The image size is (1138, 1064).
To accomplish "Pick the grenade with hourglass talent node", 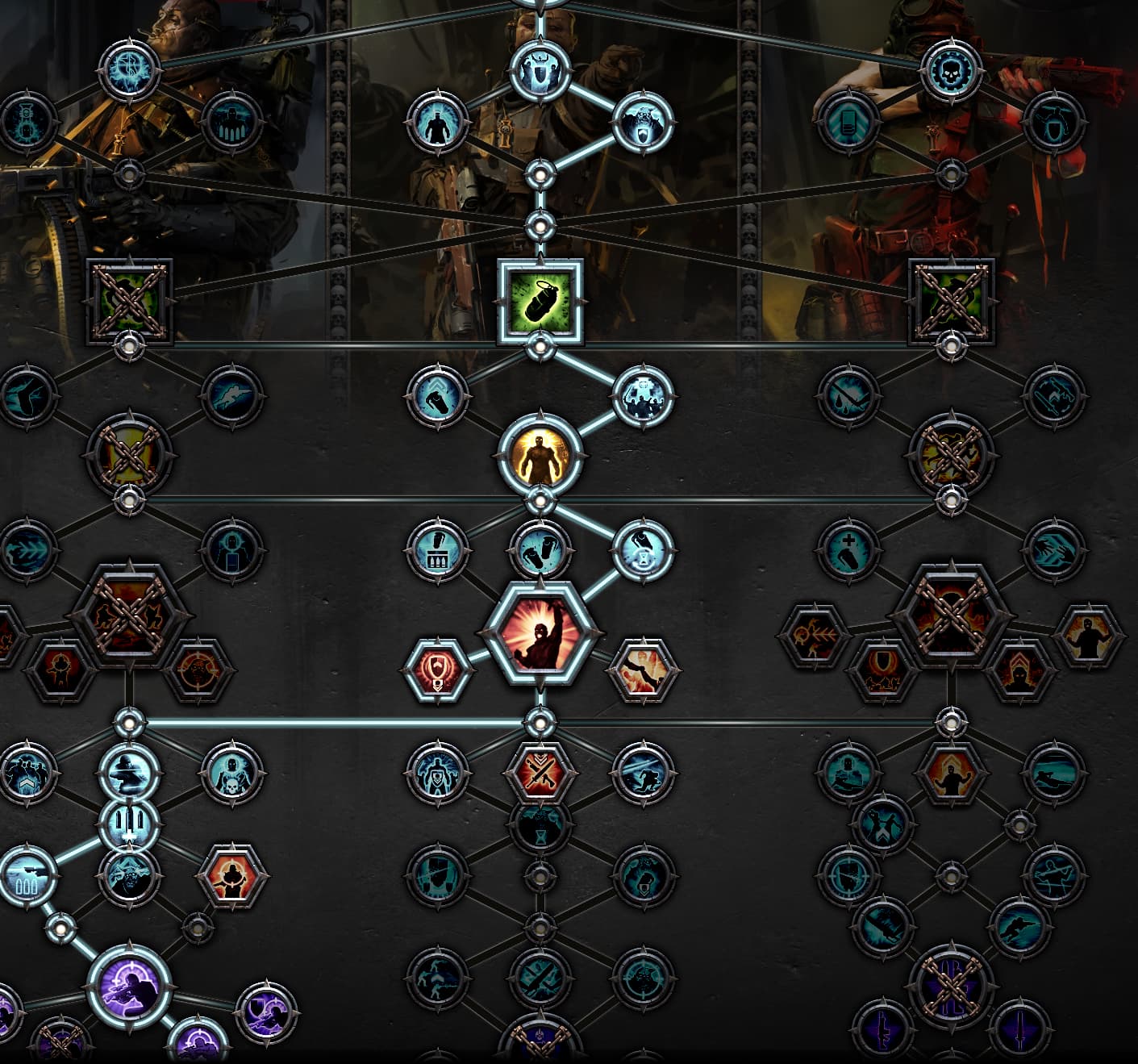I will (x=642, y=549).
